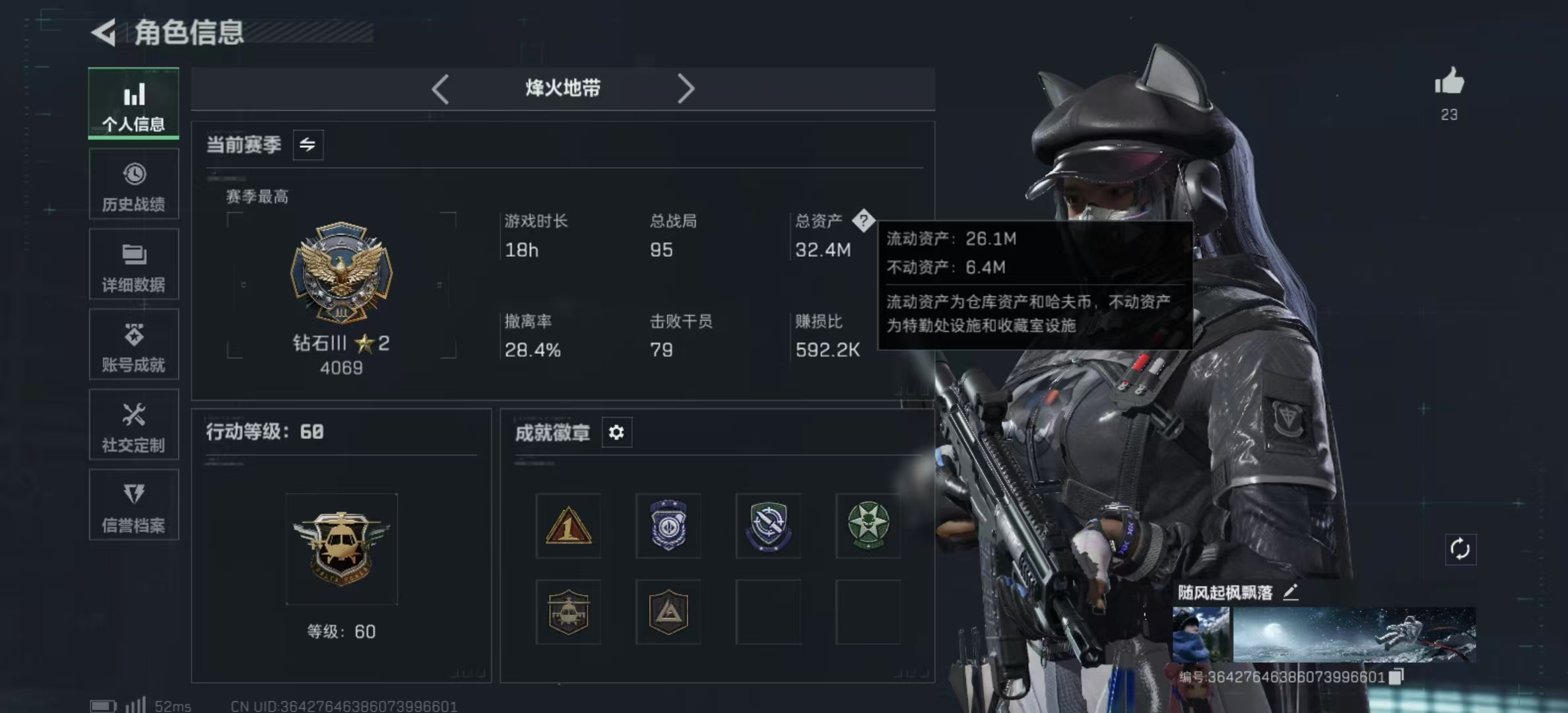Click the season swap icon next to 当前赛季
Viewport: 1568px width, 713px height.
pyautogui.click(x=308, y=145)
